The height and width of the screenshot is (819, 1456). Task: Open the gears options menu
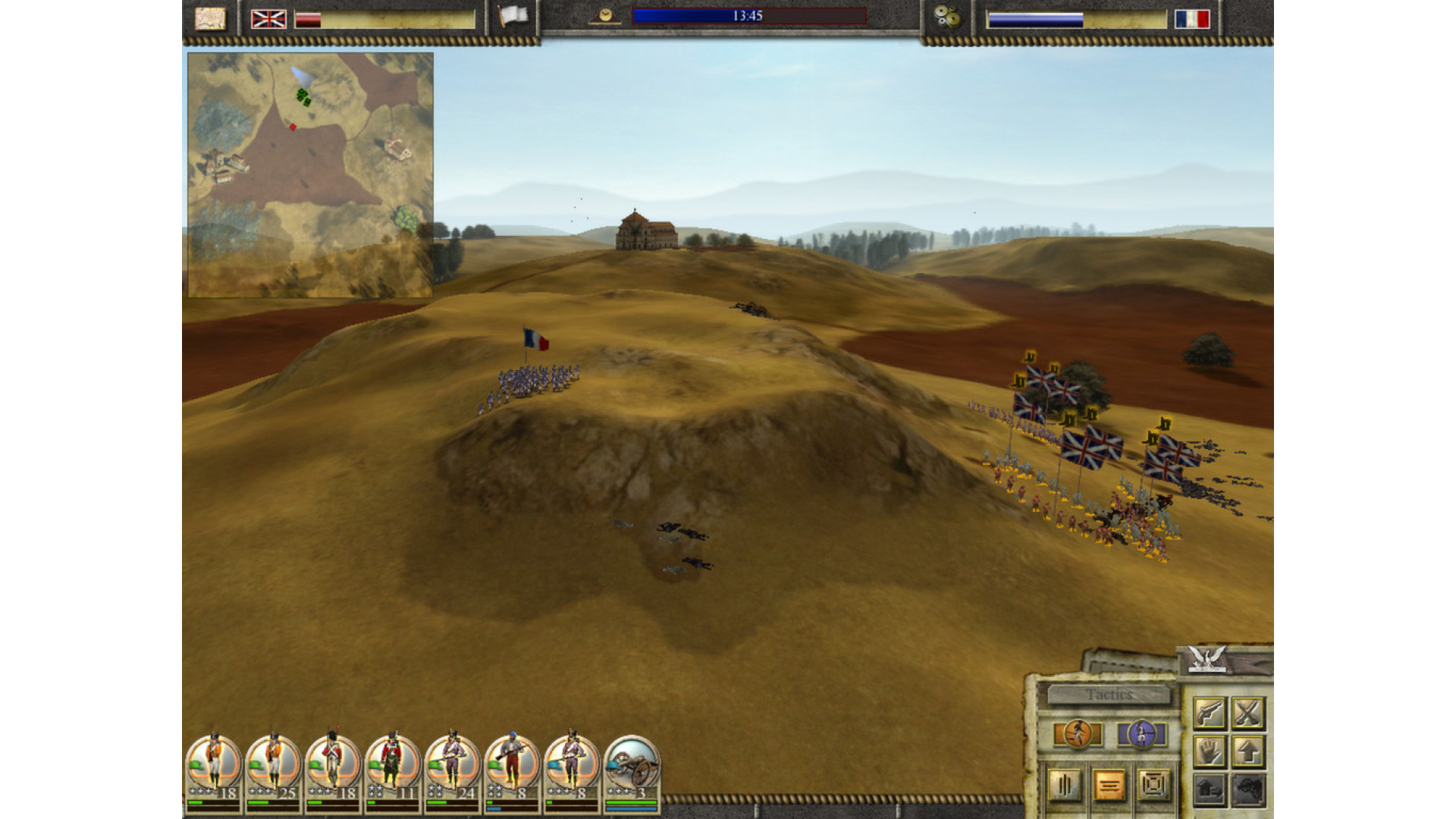coord(946,17)
